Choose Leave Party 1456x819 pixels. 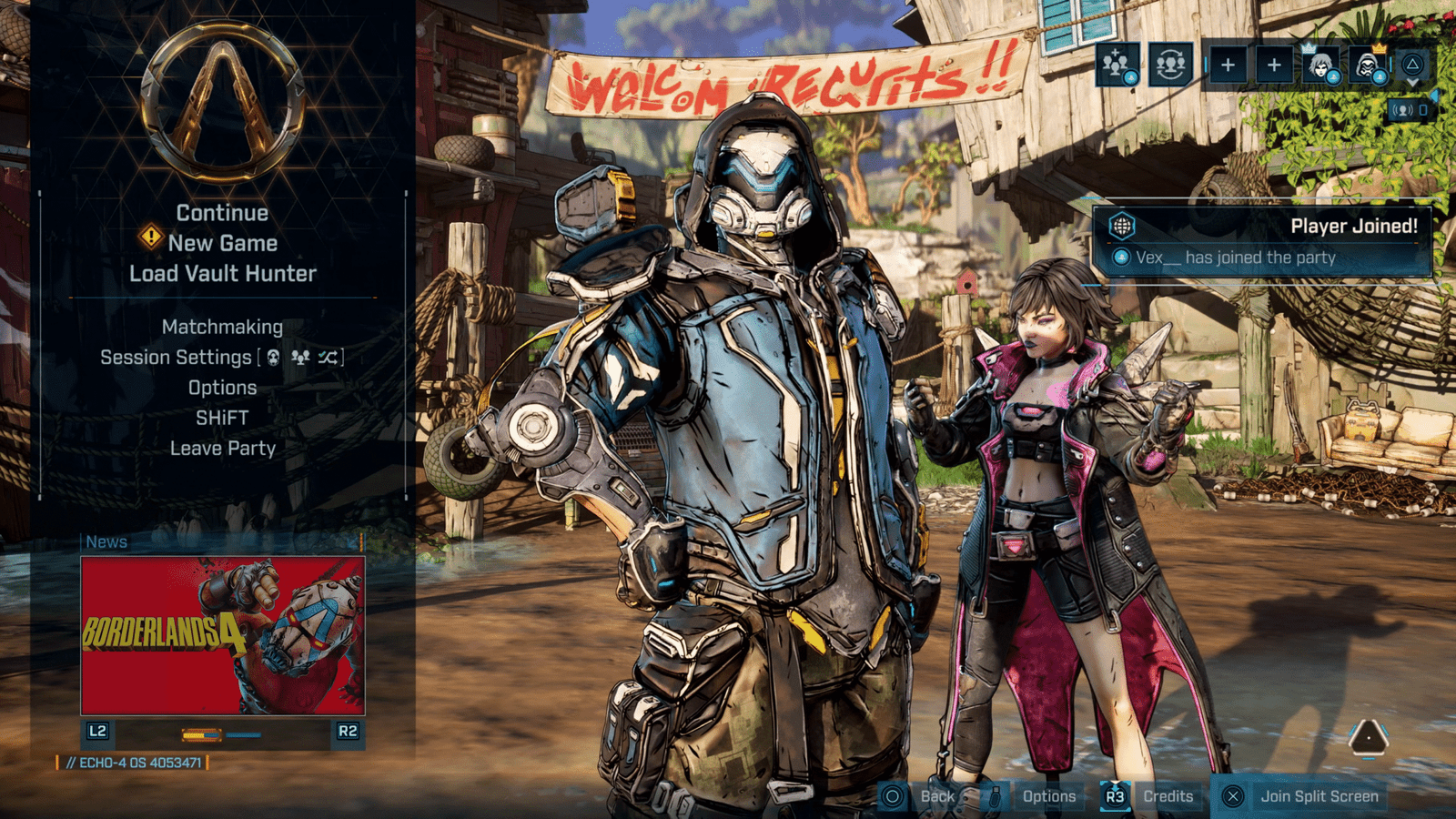click(222, 449)
